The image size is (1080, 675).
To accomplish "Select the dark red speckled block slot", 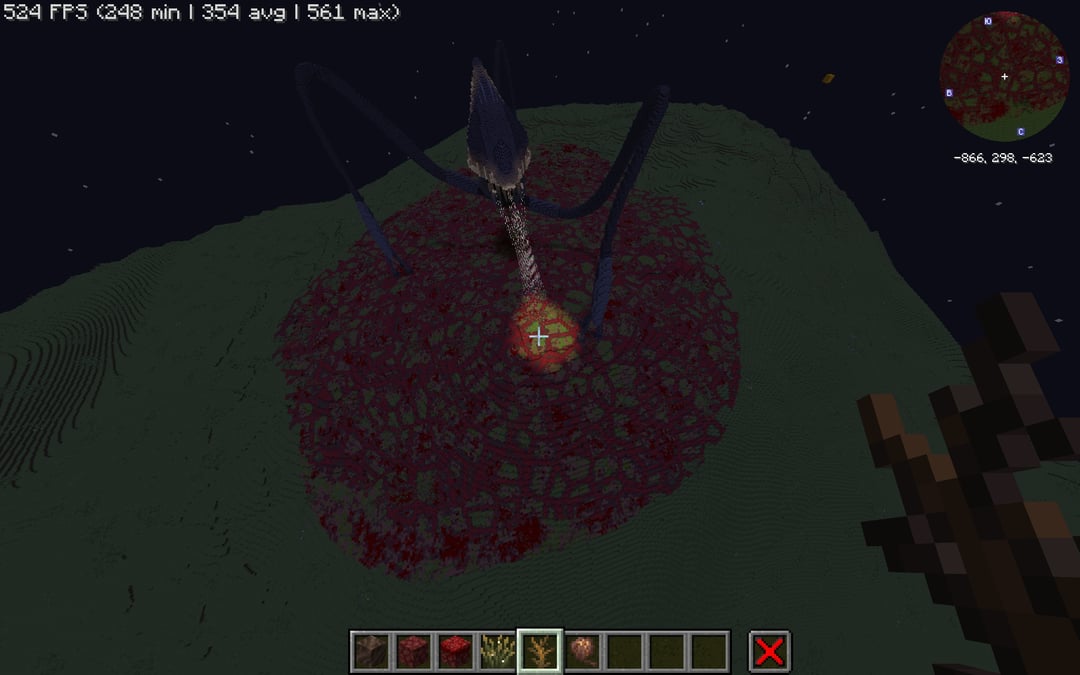I will (x=413, y=651).
